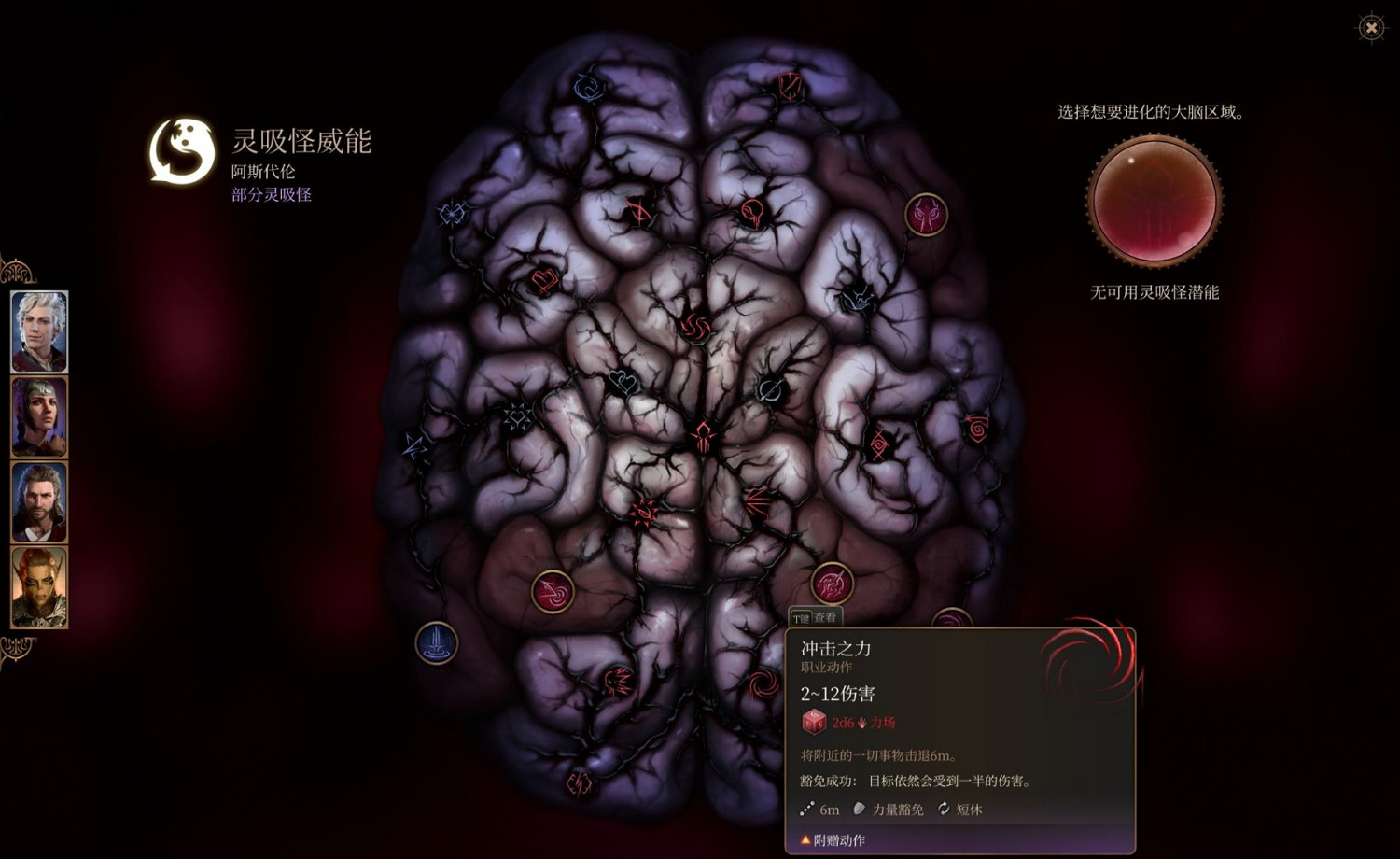Image resolution: width=1400 pixels, height=859 pixels.
Task: Expand the 附赠动作 section in the tooltip
Action: tap(833, 841)
